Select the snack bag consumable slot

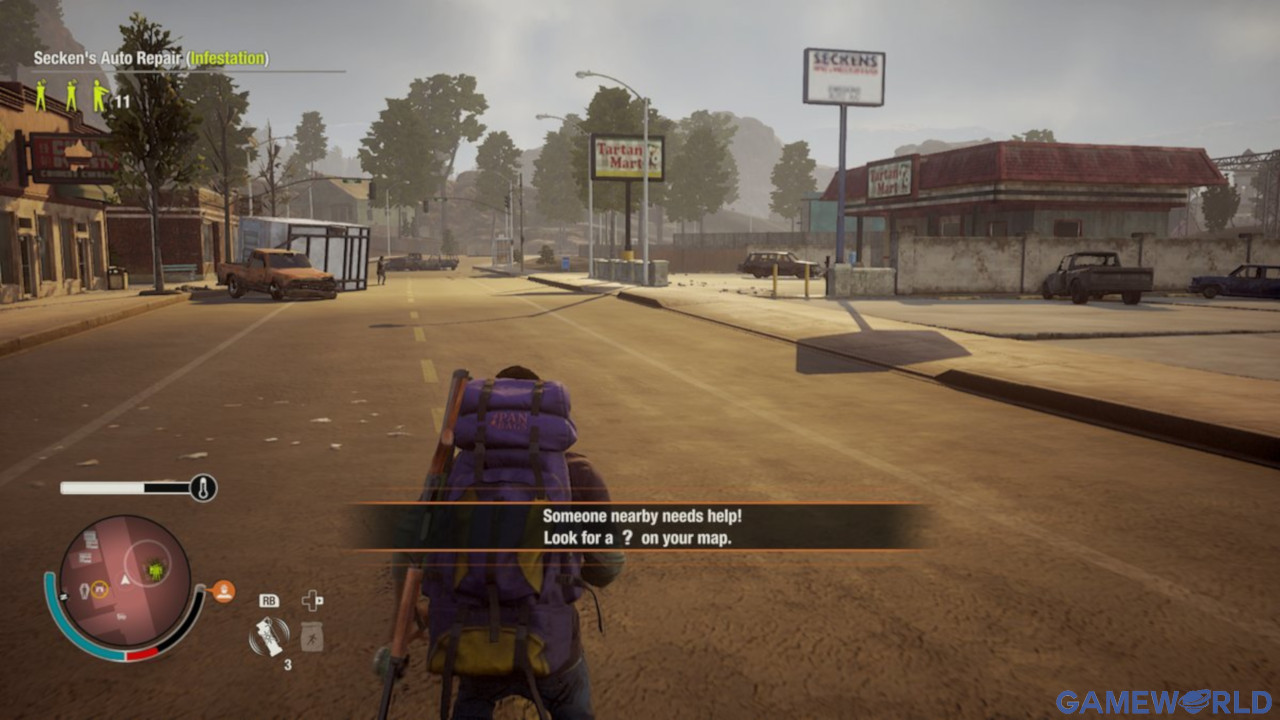312,637
